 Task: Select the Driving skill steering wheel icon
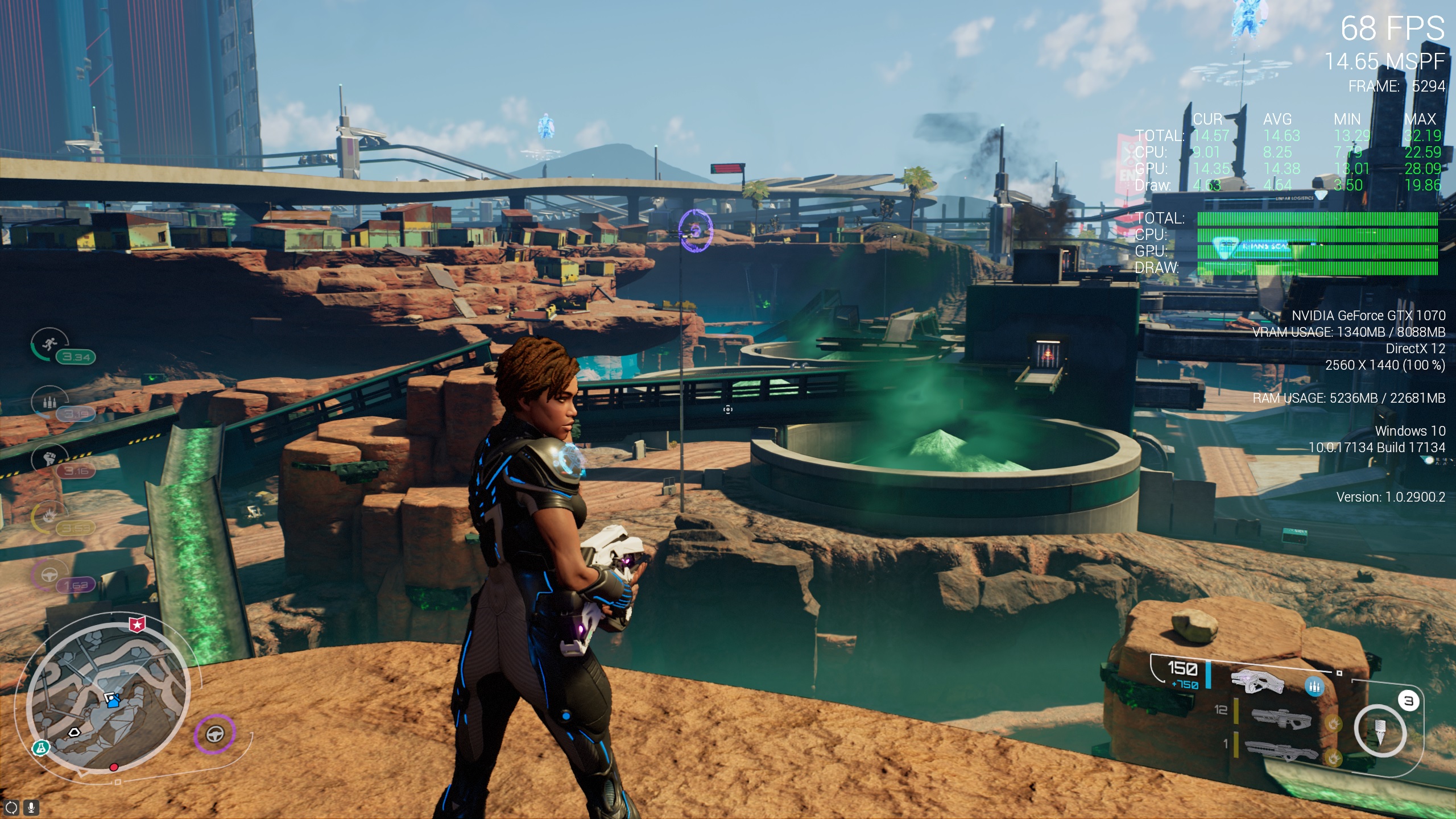(x=49, y=573)
